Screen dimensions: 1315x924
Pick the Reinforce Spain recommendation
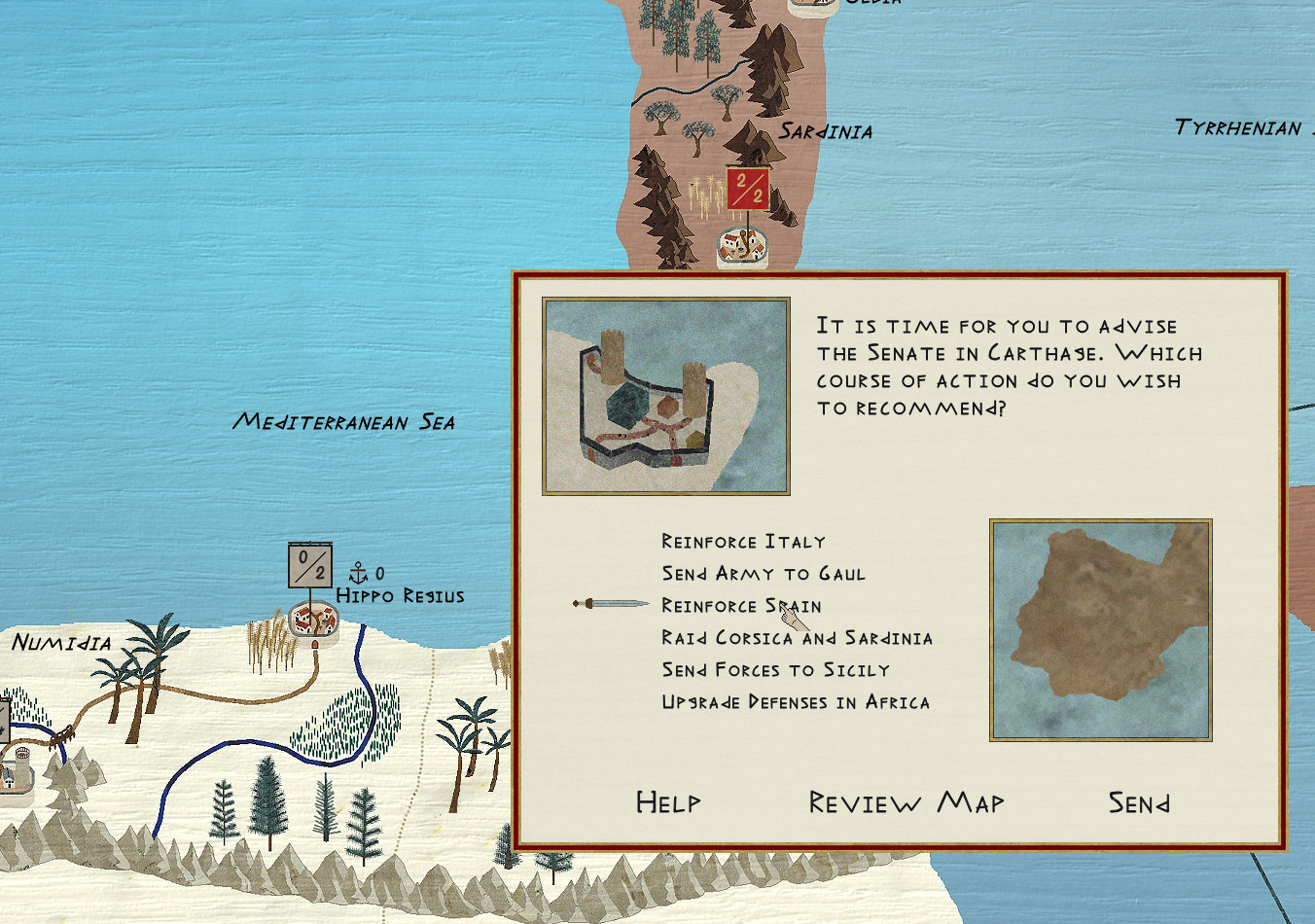[x=741, y=606]
